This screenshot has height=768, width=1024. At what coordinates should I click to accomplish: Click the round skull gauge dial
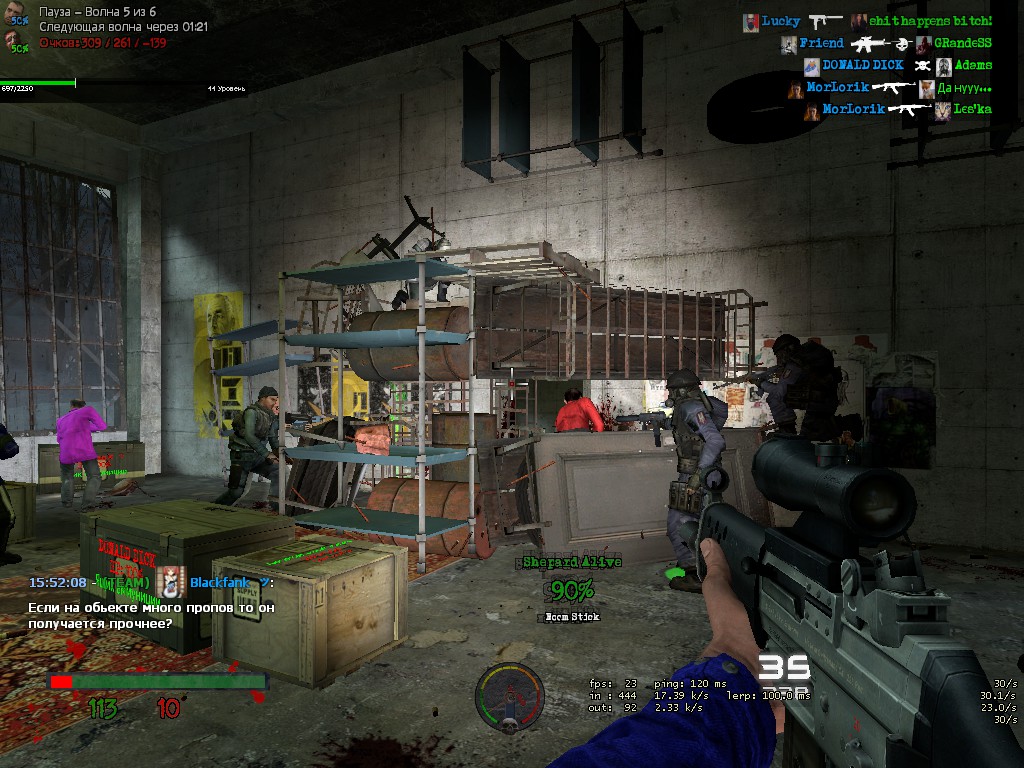click(x=509, y=693)
